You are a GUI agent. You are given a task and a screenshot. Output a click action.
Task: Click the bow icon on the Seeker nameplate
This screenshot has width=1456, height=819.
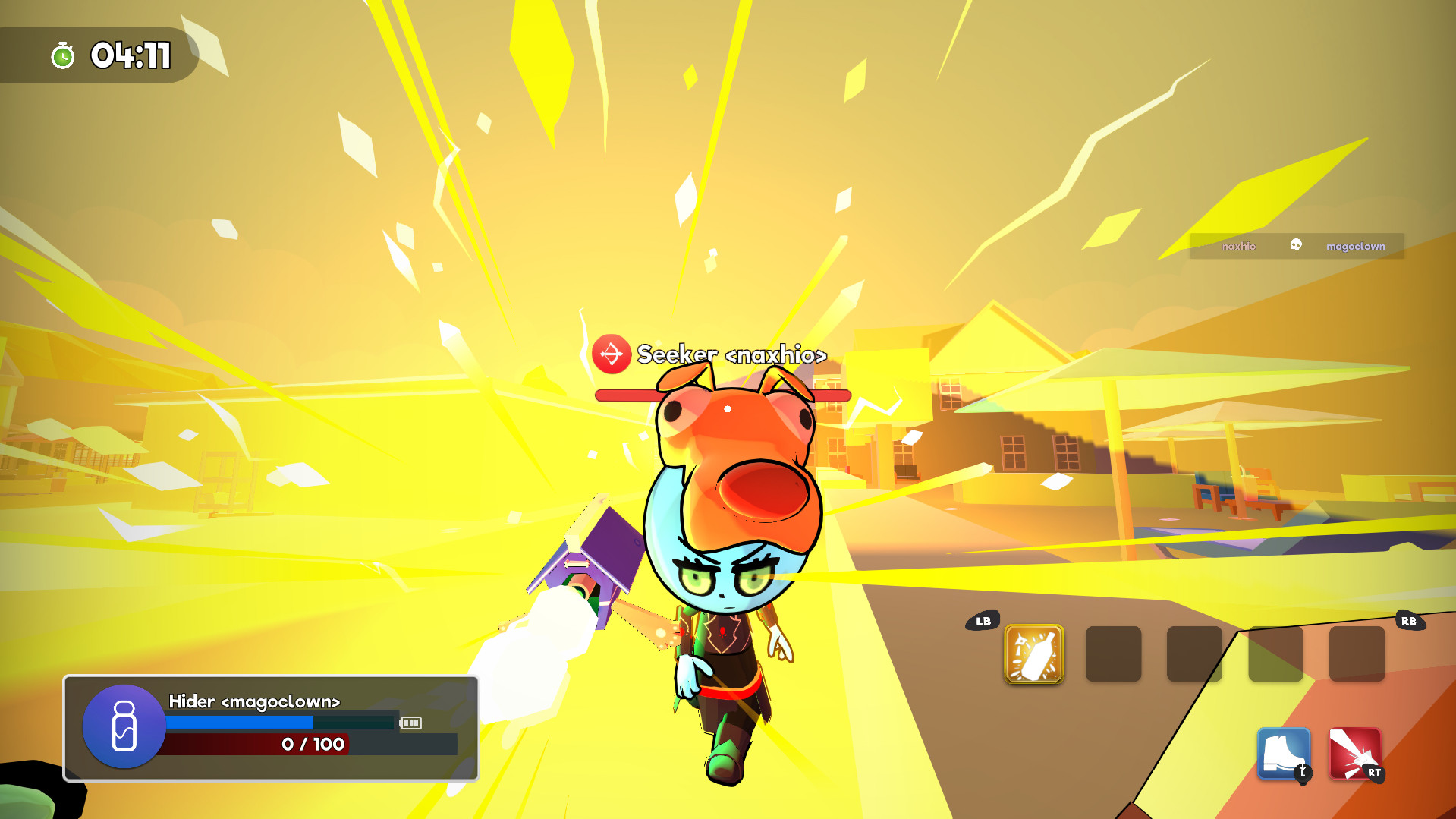tap(612, 354)
